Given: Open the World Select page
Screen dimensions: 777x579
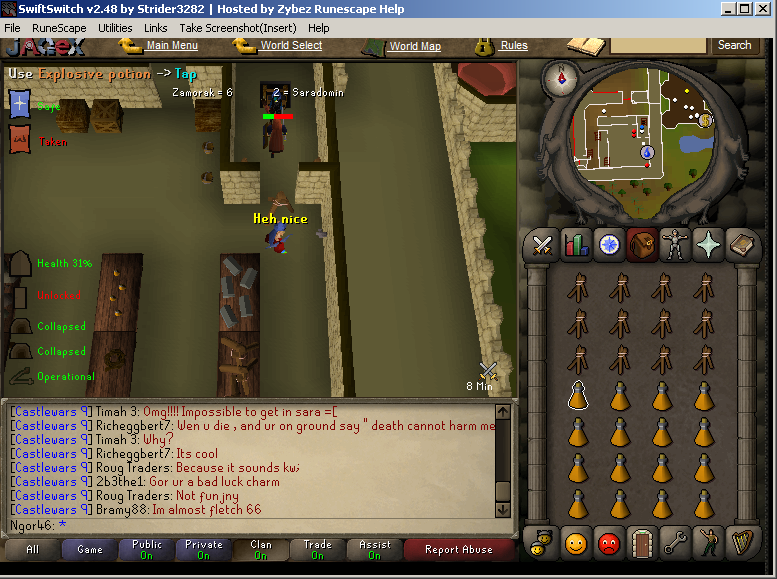Looking at the screenshot, I should [290, 45].
